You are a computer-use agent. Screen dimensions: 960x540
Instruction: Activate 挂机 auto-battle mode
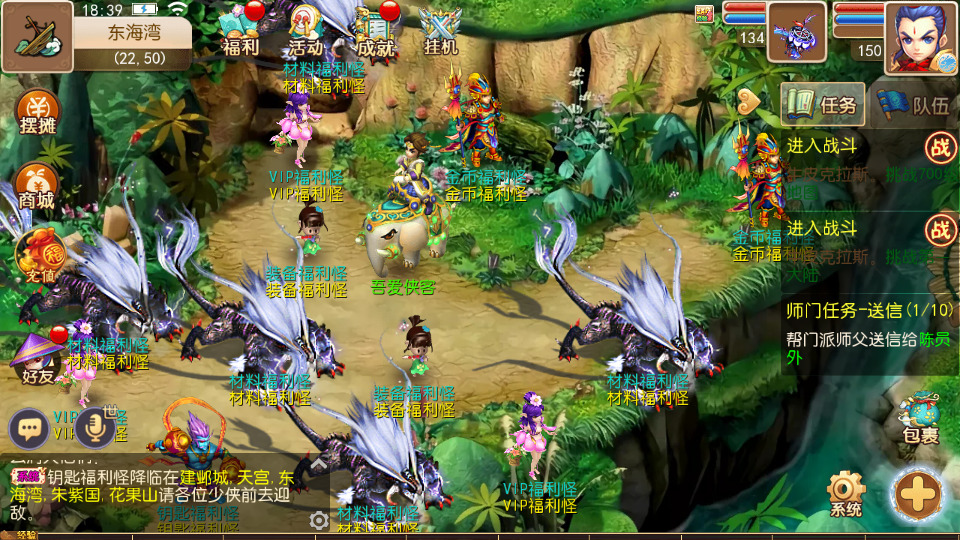pos(440,32)
